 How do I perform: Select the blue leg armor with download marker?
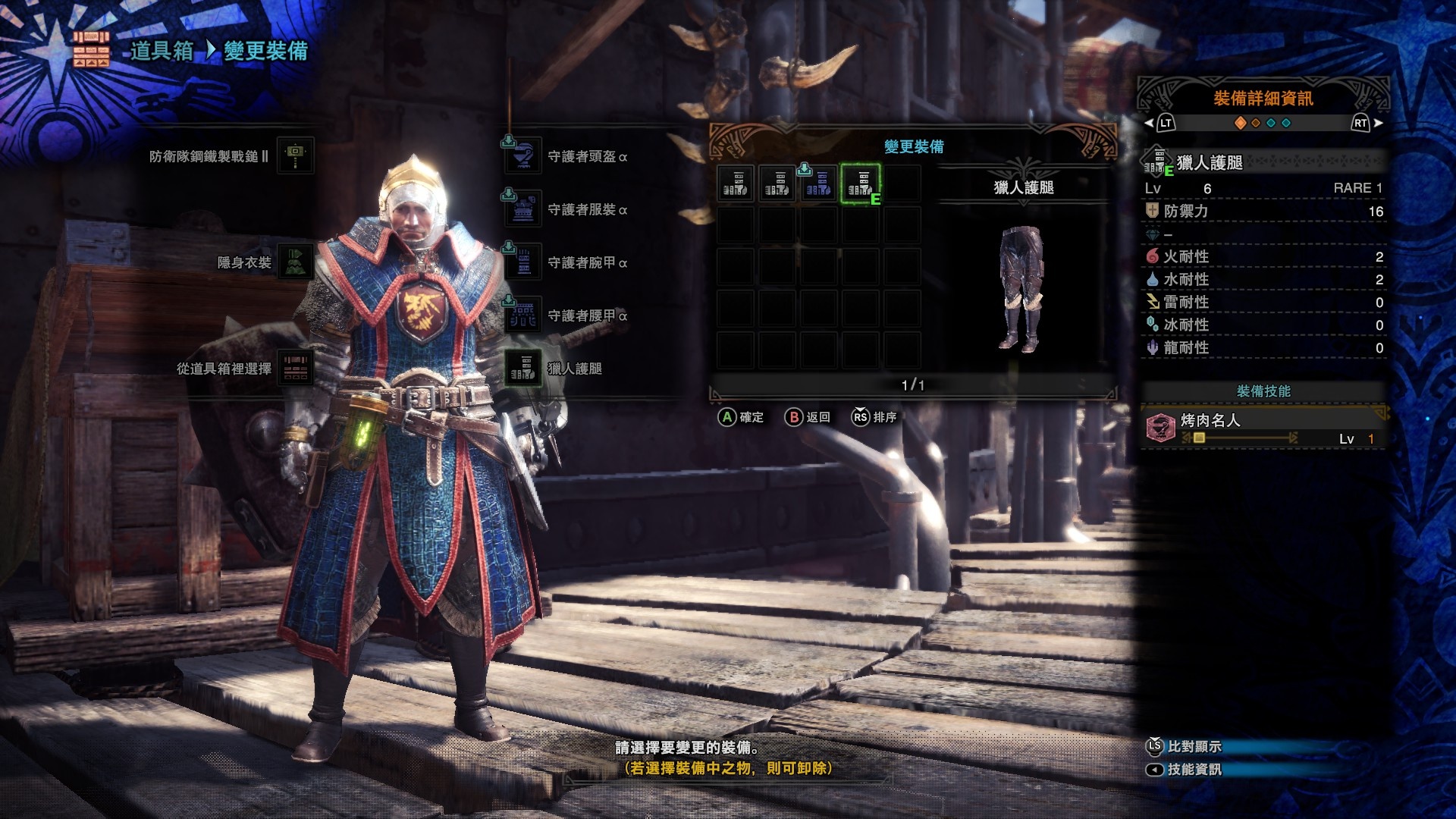818,184
